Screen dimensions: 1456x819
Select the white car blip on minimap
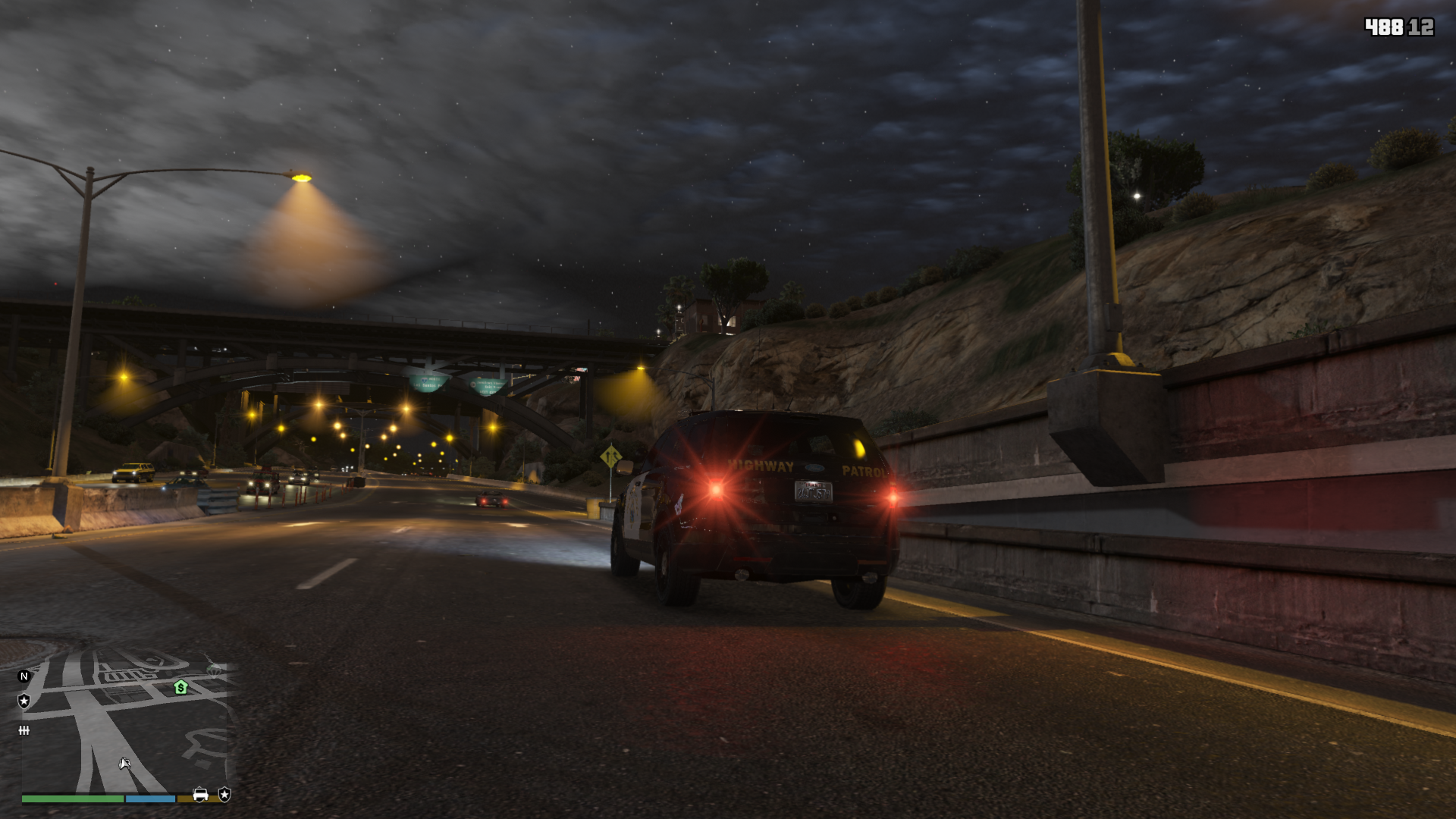point(200,794)
